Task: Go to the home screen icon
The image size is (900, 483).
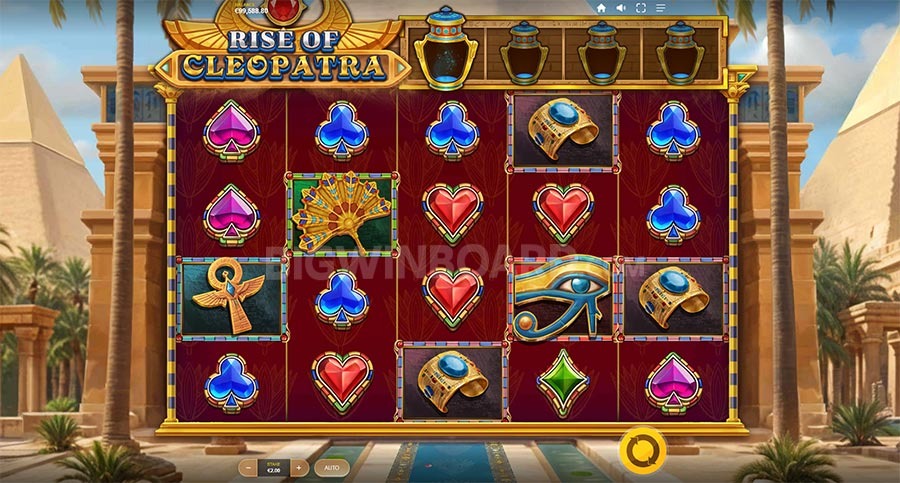Action: pyautogui.click(x=601, y=8)
